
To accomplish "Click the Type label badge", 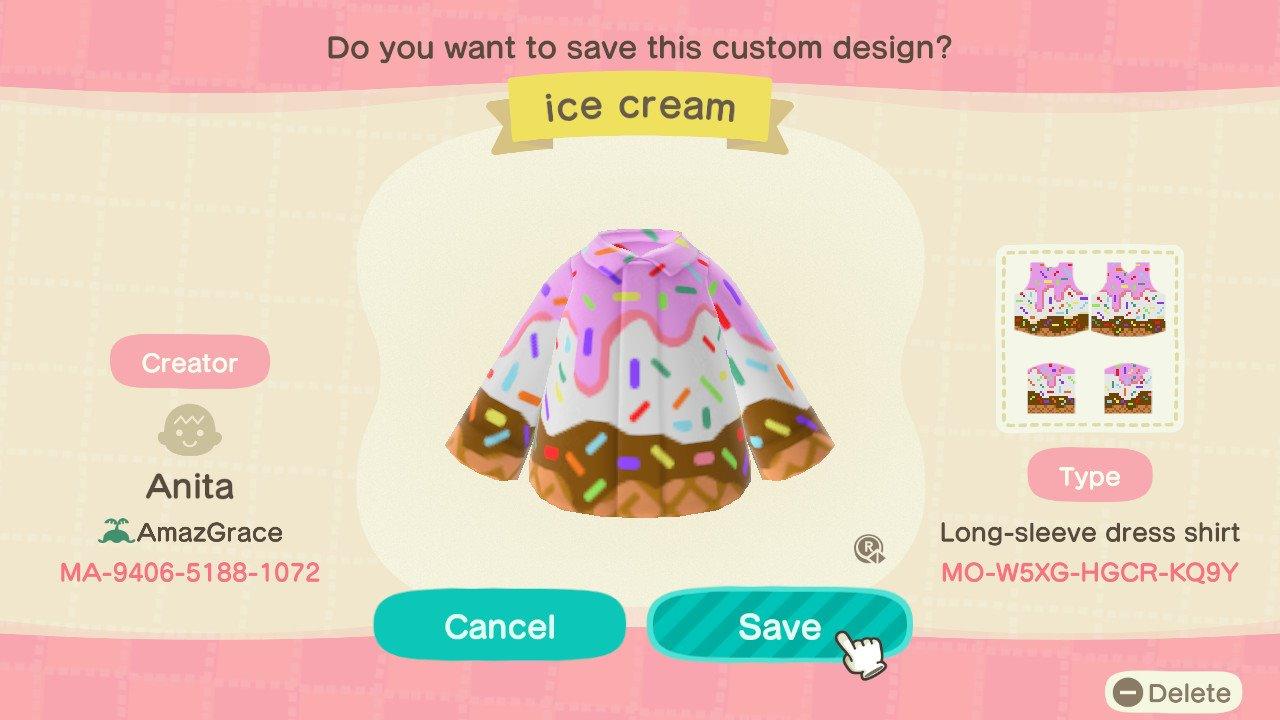I will click(x=1091, y=477).
